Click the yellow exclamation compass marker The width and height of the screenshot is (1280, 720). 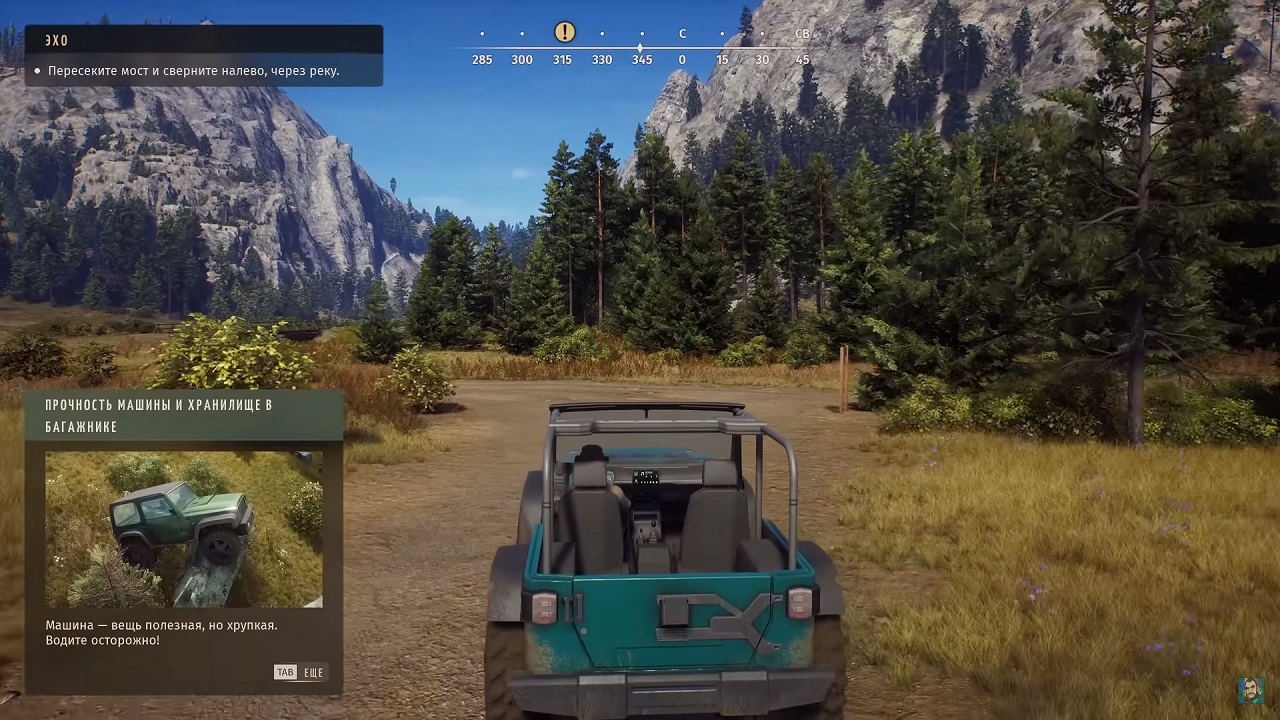coord(564,32)
